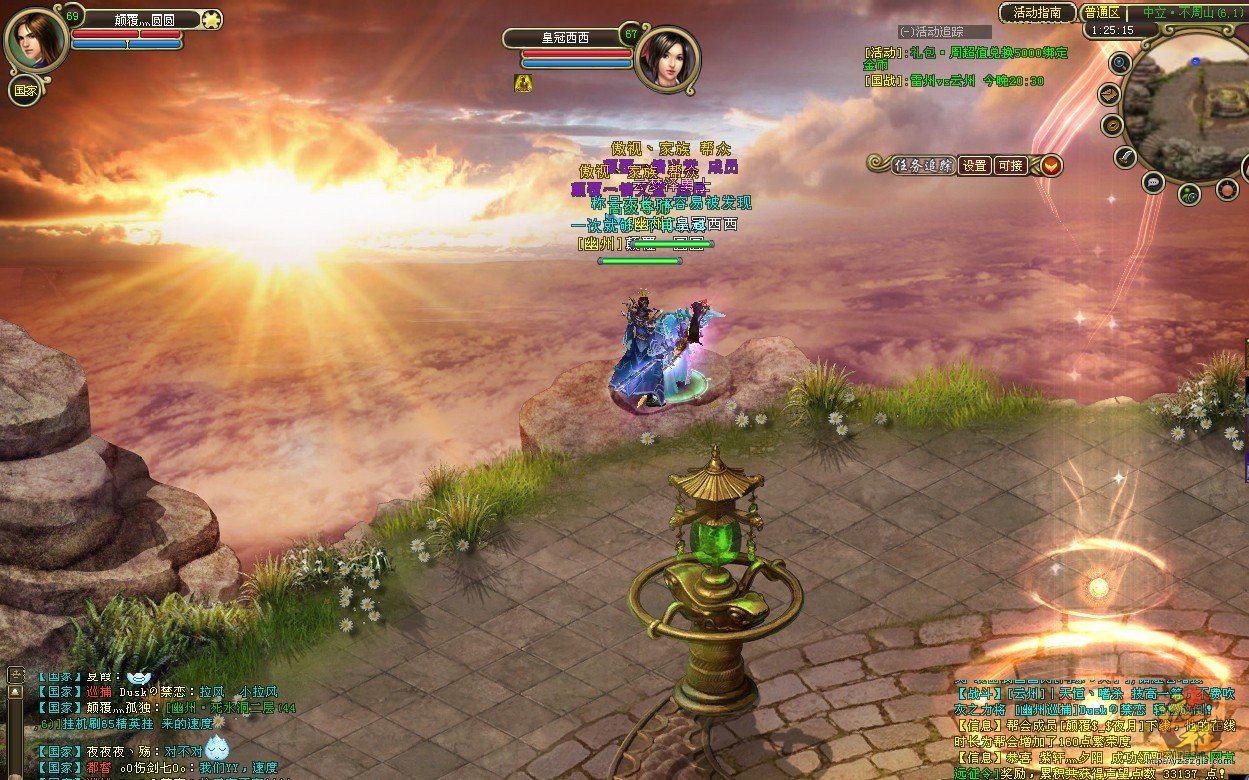This screenshot has width=1249, height=780.
Task: Open quest tracker 设置 settings
Action: point(974,165)
